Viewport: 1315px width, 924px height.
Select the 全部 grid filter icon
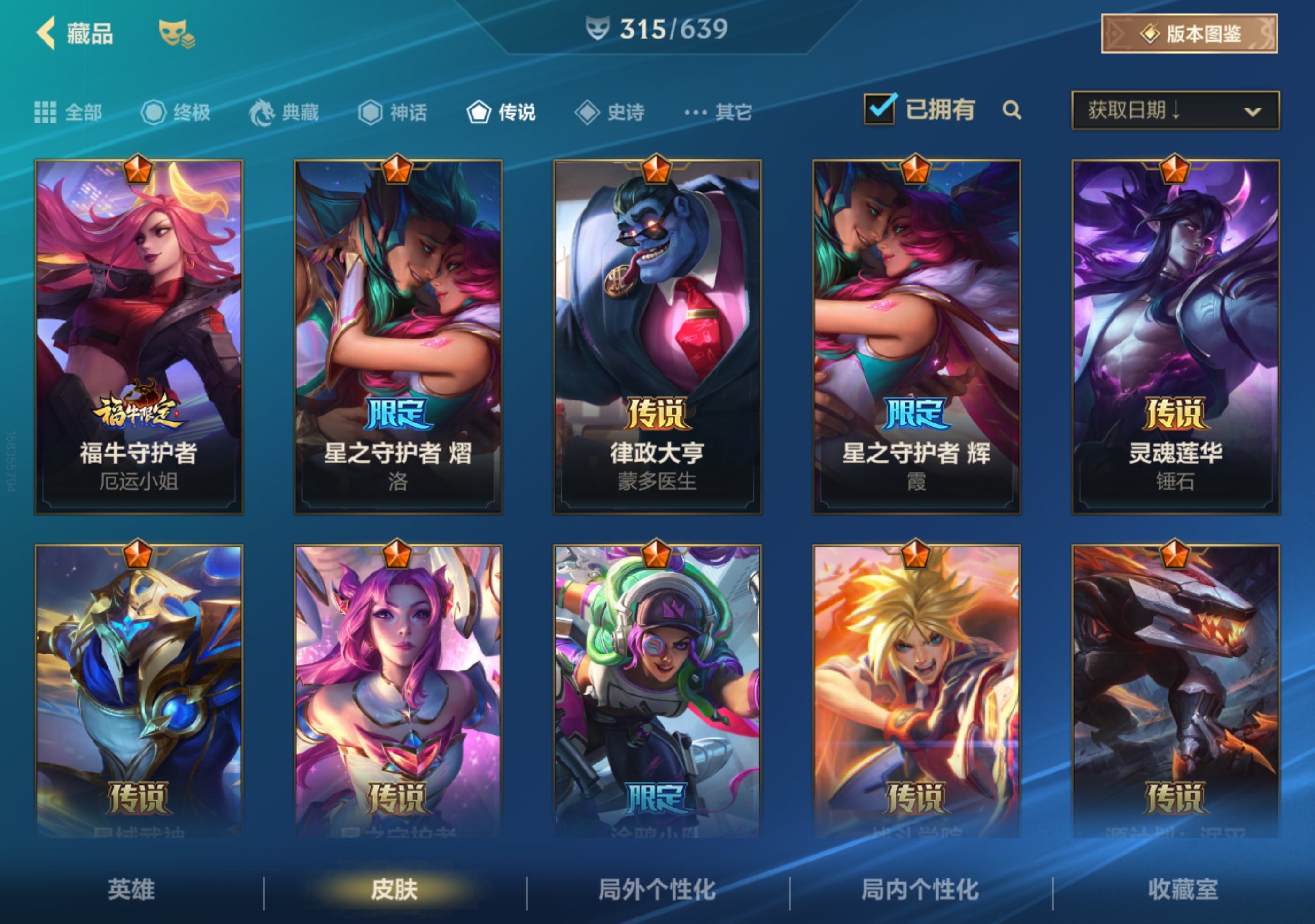47,112
